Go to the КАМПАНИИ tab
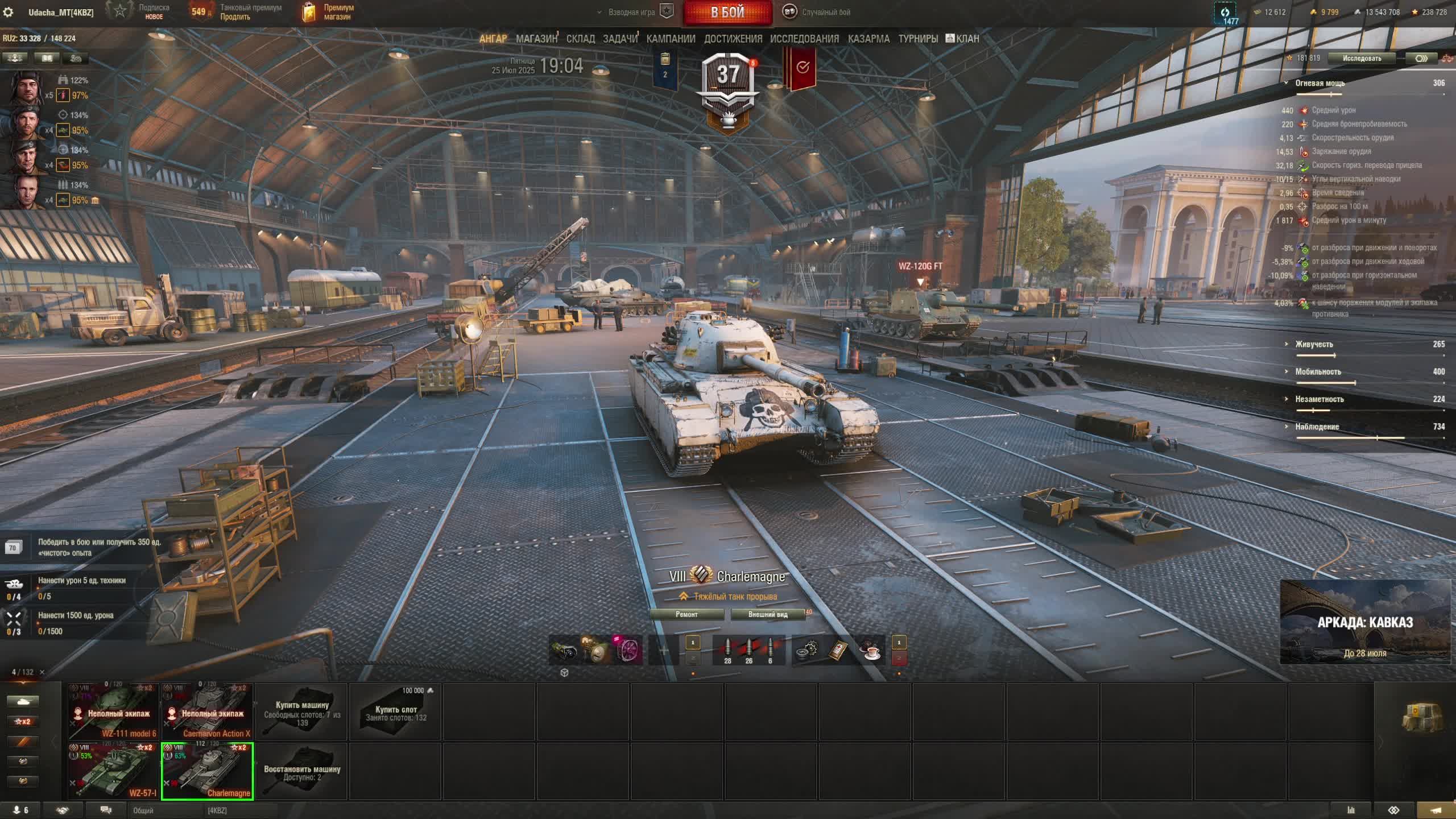 [x=671, y=39]
